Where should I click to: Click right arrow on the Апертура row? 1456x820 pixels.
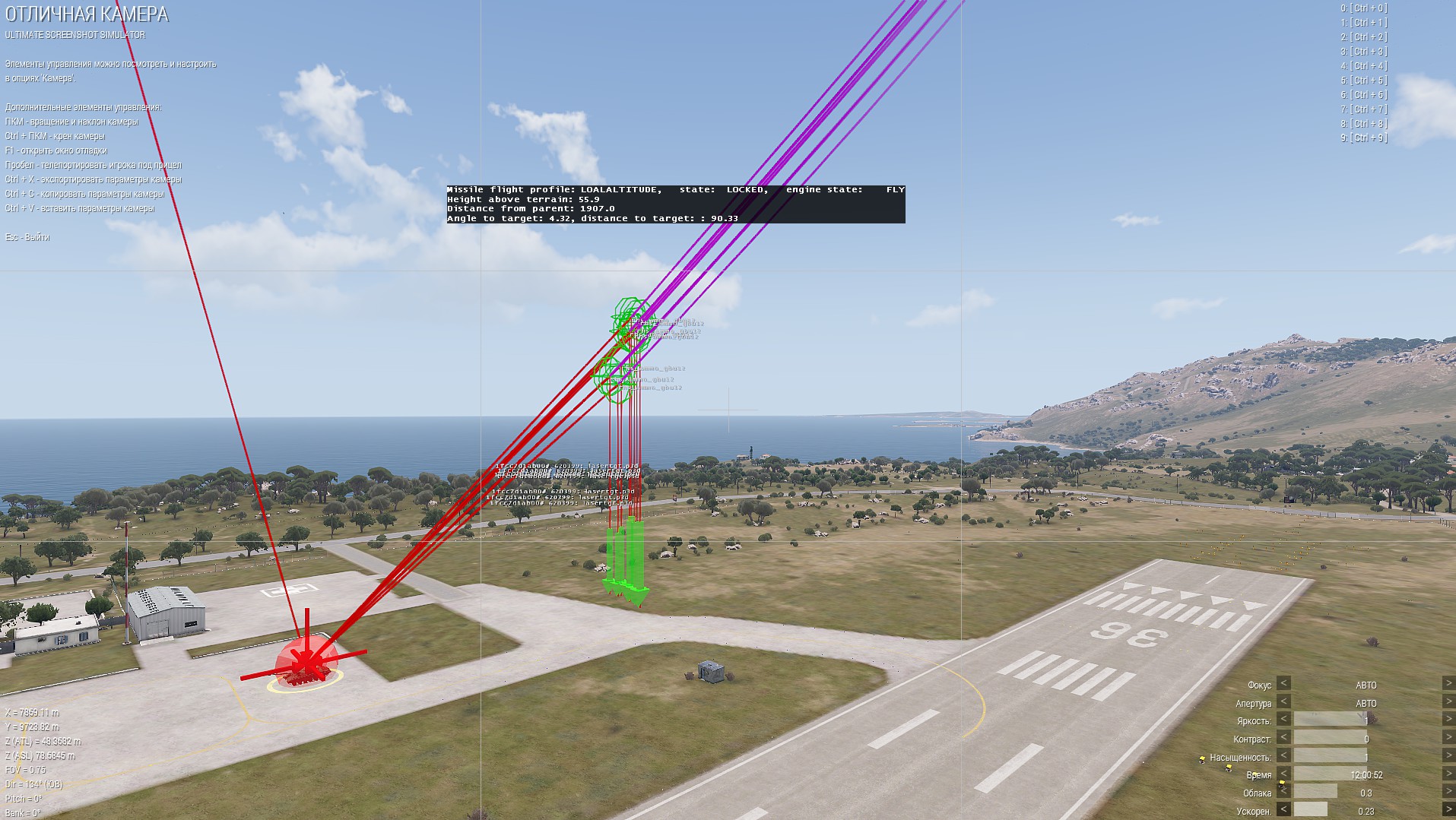click(1448, 701)
